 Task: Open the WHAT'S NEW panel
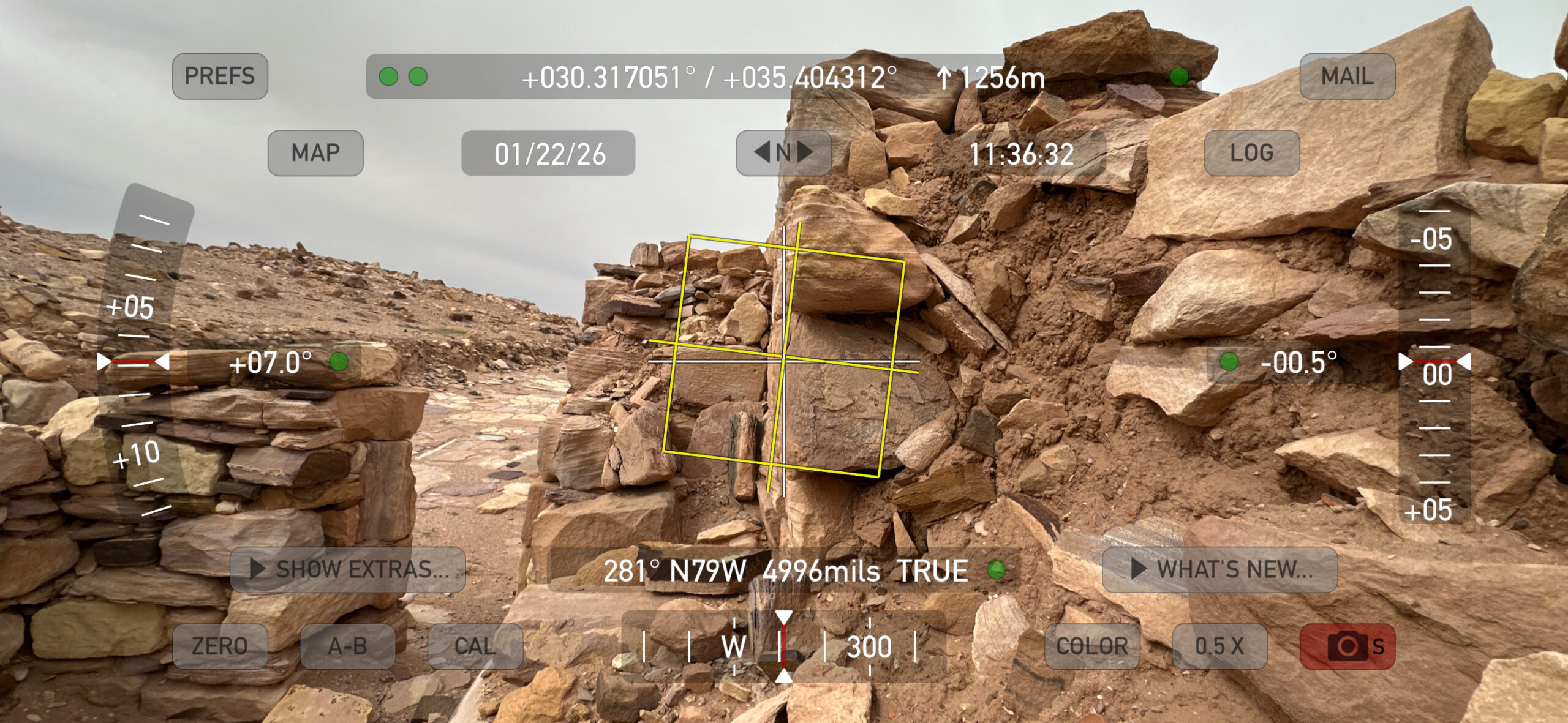(x=1219, y=569)
